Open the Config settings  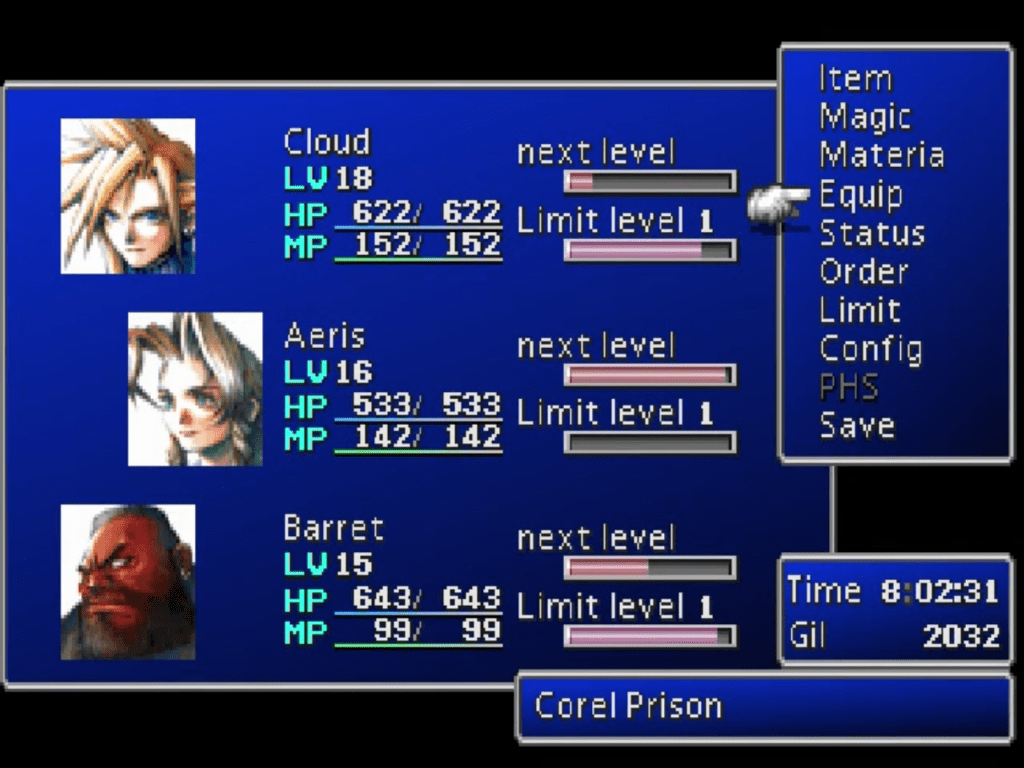point(870,349)
